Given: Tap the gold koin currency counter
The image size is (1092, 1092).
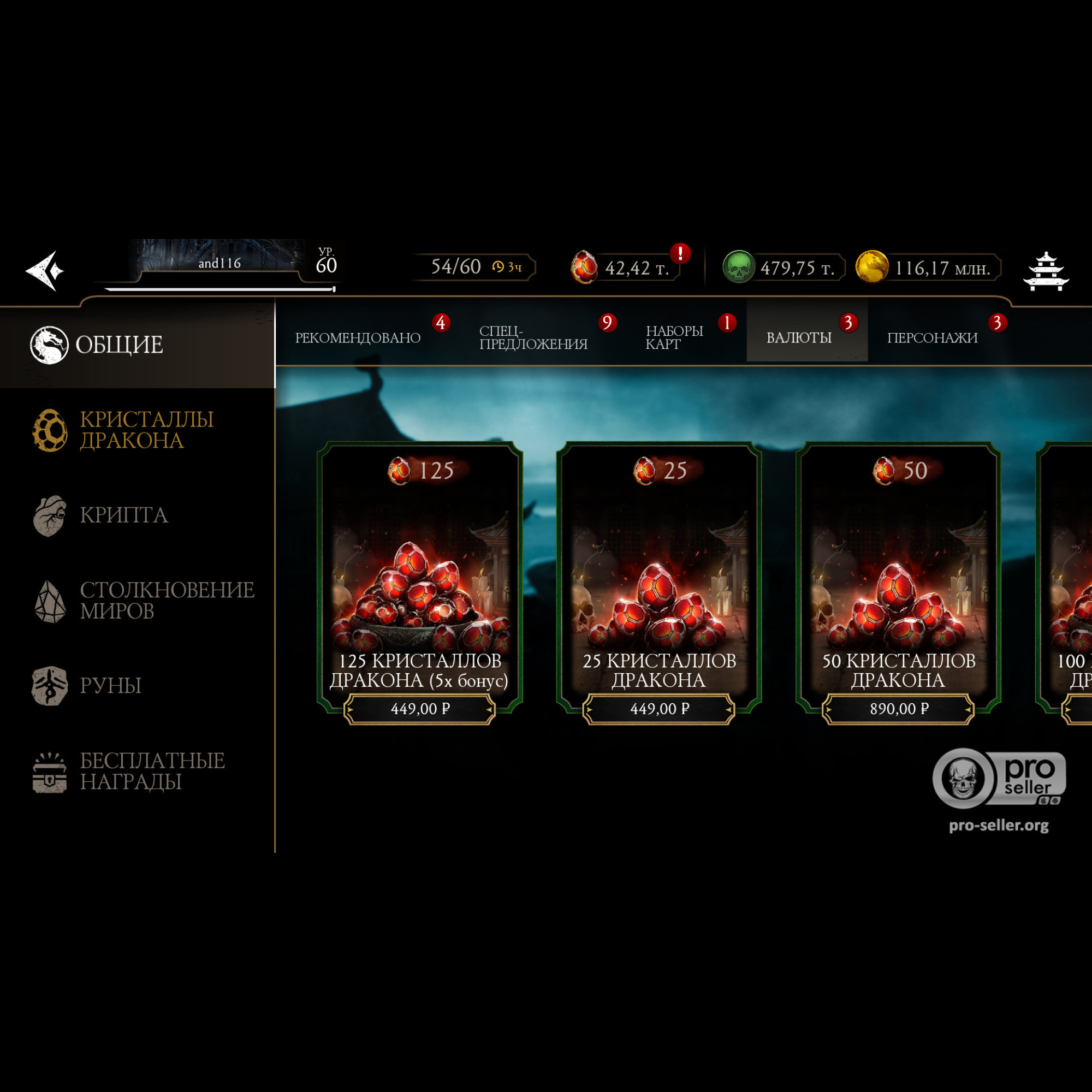Looking at the screenshot, I should coord(927,268).
